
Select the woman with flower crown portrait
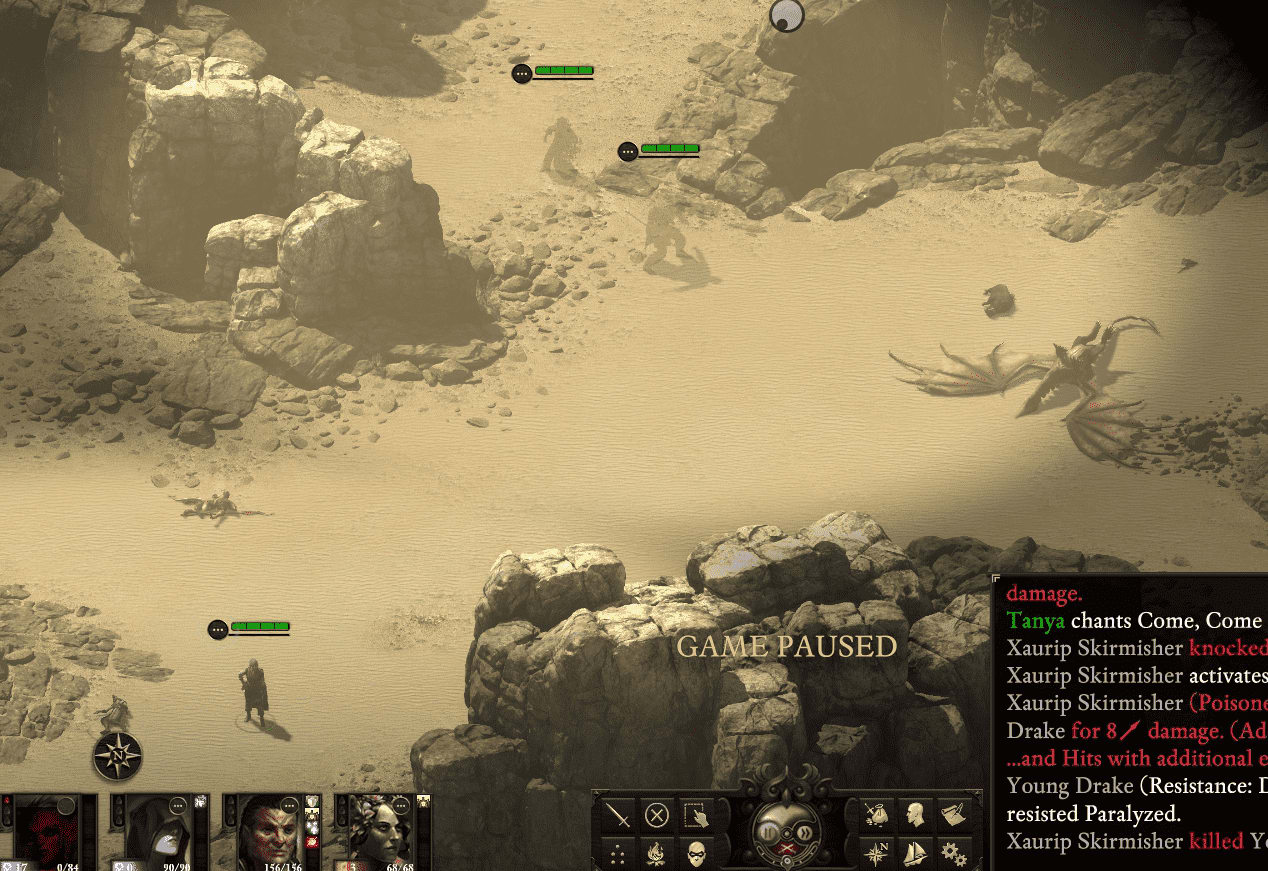379,832
